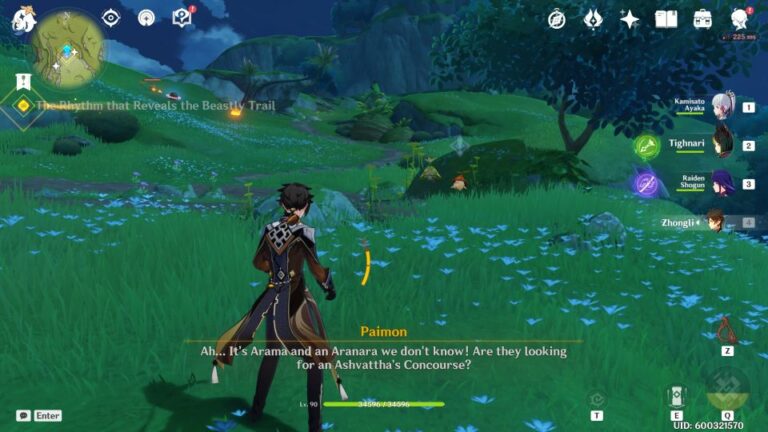Activate the Elemental Burst icon
The width and height of the screenshot is (768, 432).
(727, 391)
